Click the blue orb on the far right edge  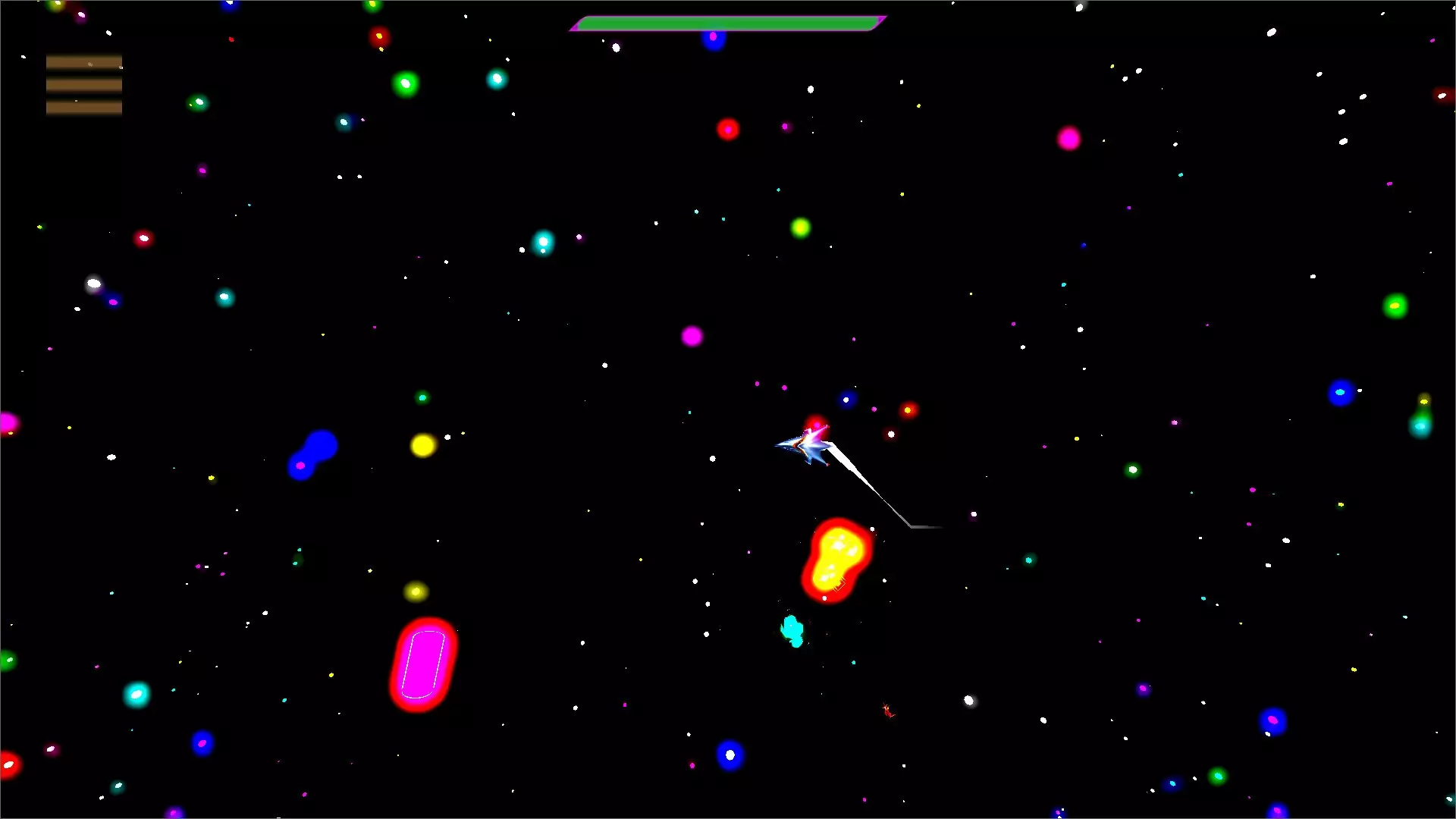(1341, 393)
